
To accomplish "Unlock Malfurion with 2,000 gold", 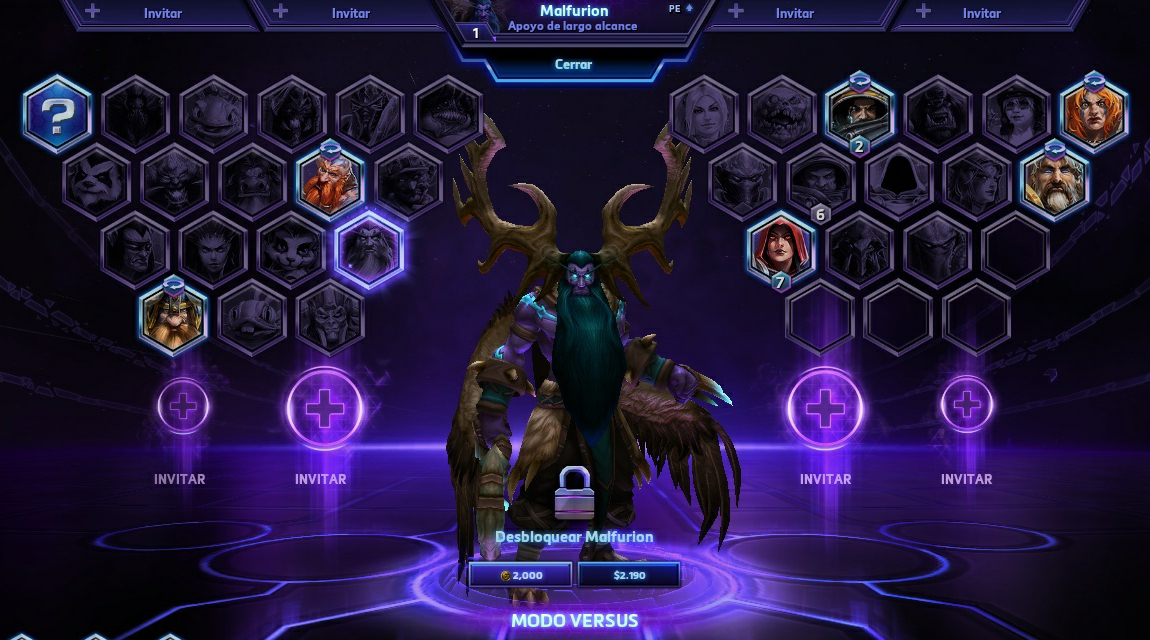I will pos(521,575).
